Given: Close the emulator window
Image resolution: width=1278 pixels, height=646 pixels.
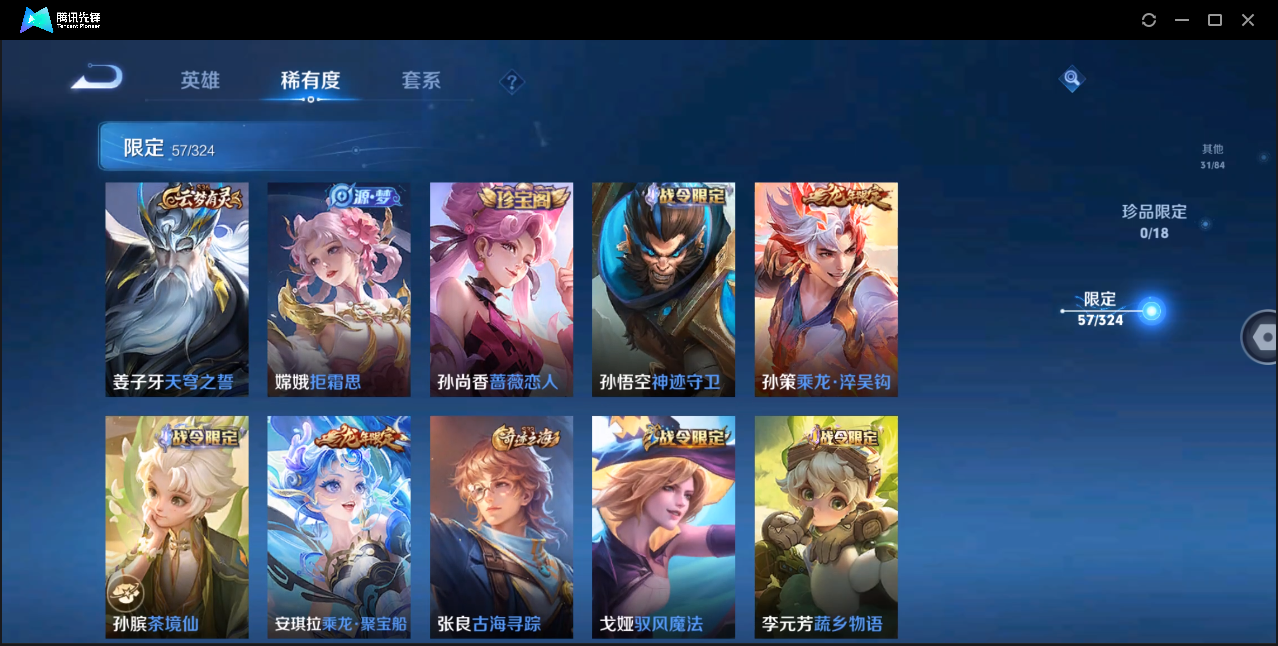Looking at the screenshot, I should pos(1248,20).
